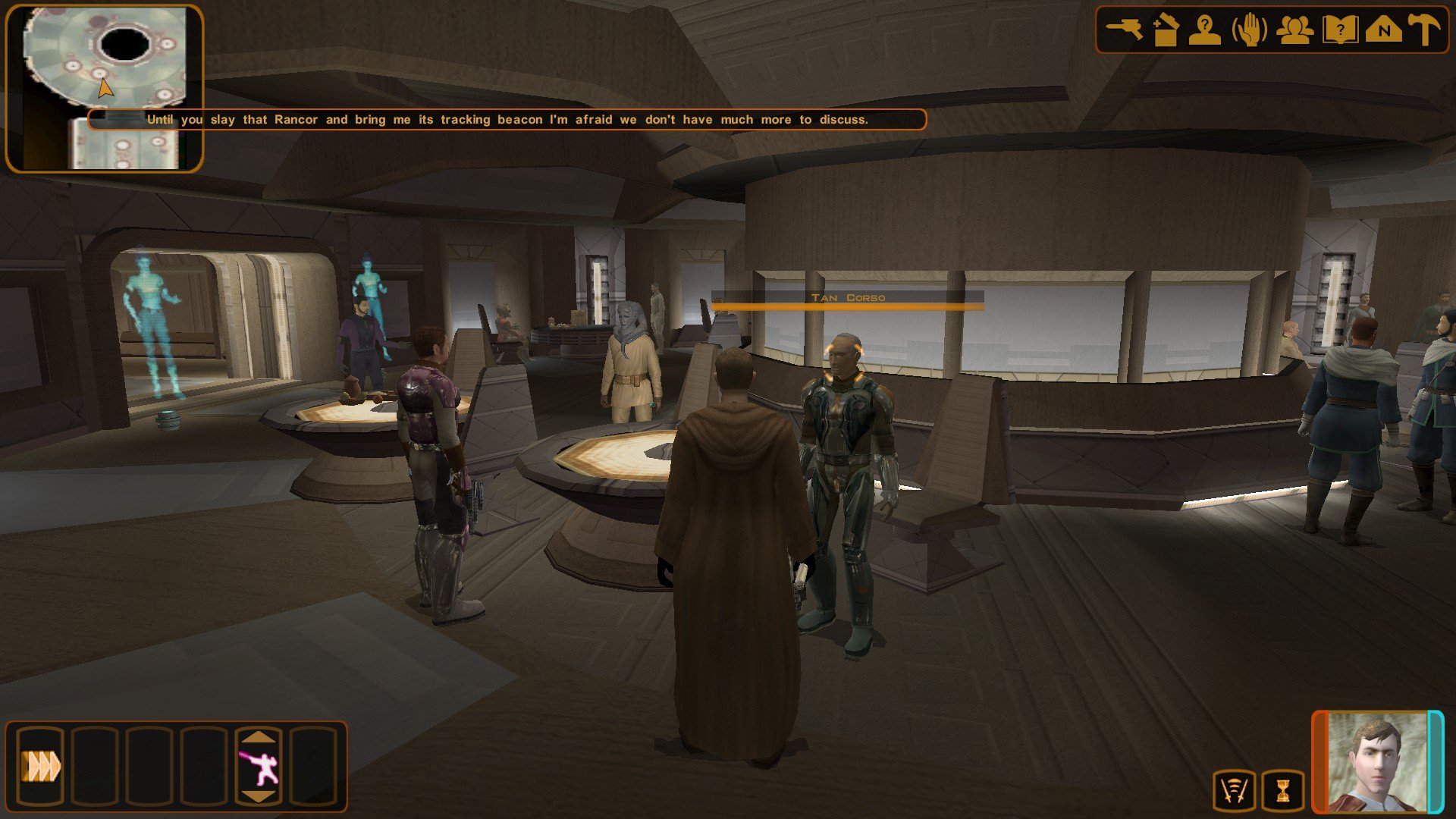Cycle the stance slot up arrow
Screen dimensions: 1456x819
[259, 737]
